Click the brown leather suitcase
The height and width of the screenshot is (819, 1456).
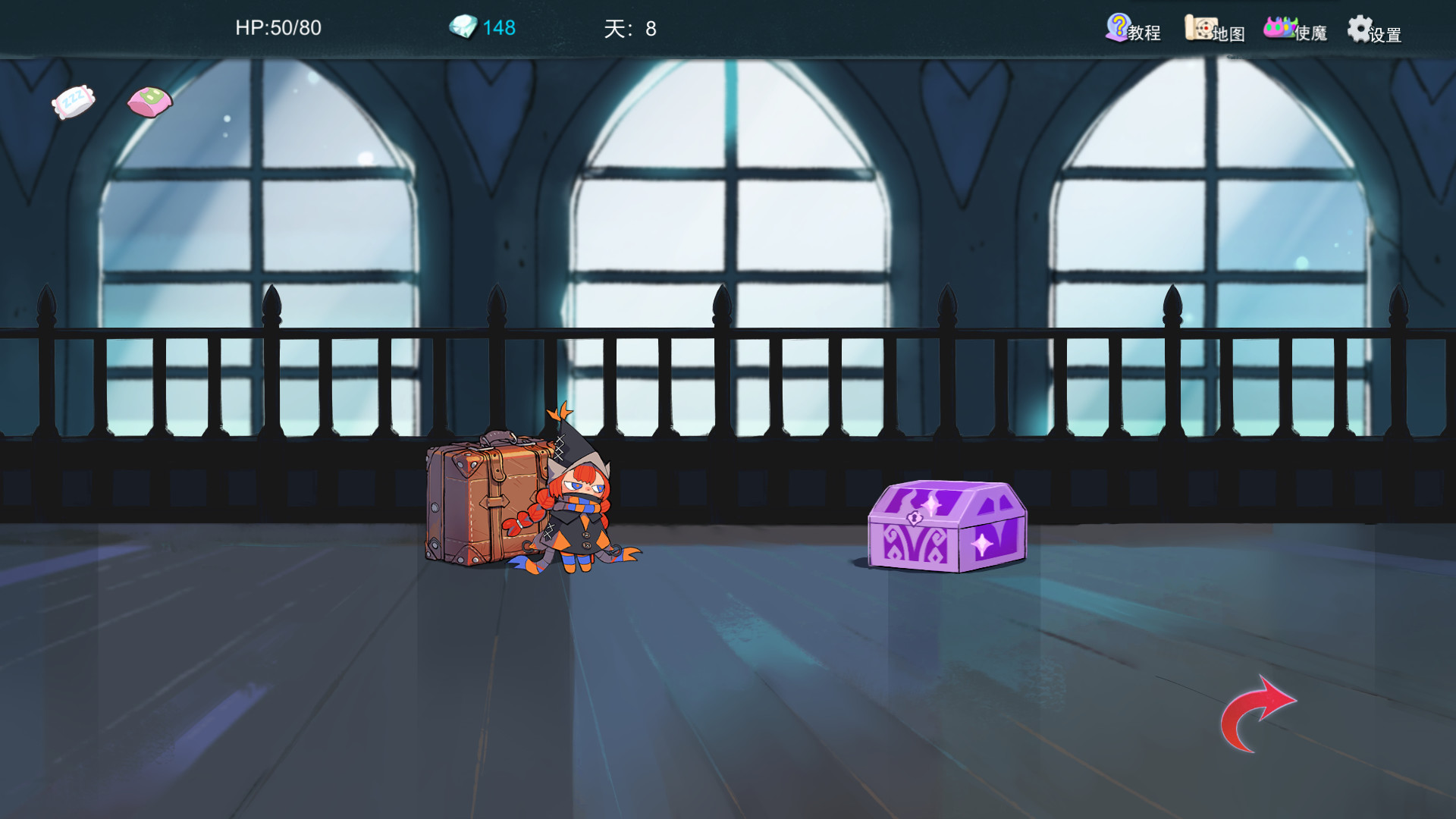click(482, 500)
